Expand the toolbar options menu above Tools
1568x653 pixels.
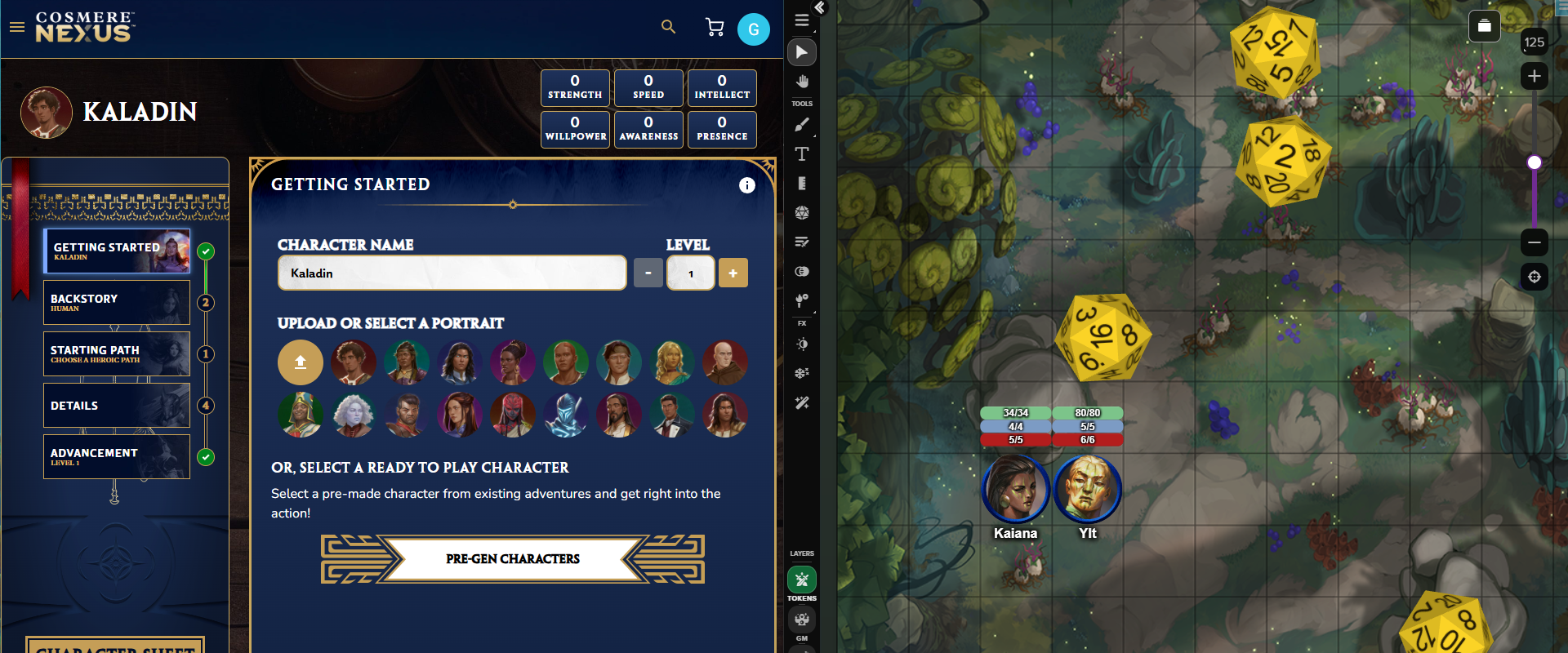(x=802, y=20)
